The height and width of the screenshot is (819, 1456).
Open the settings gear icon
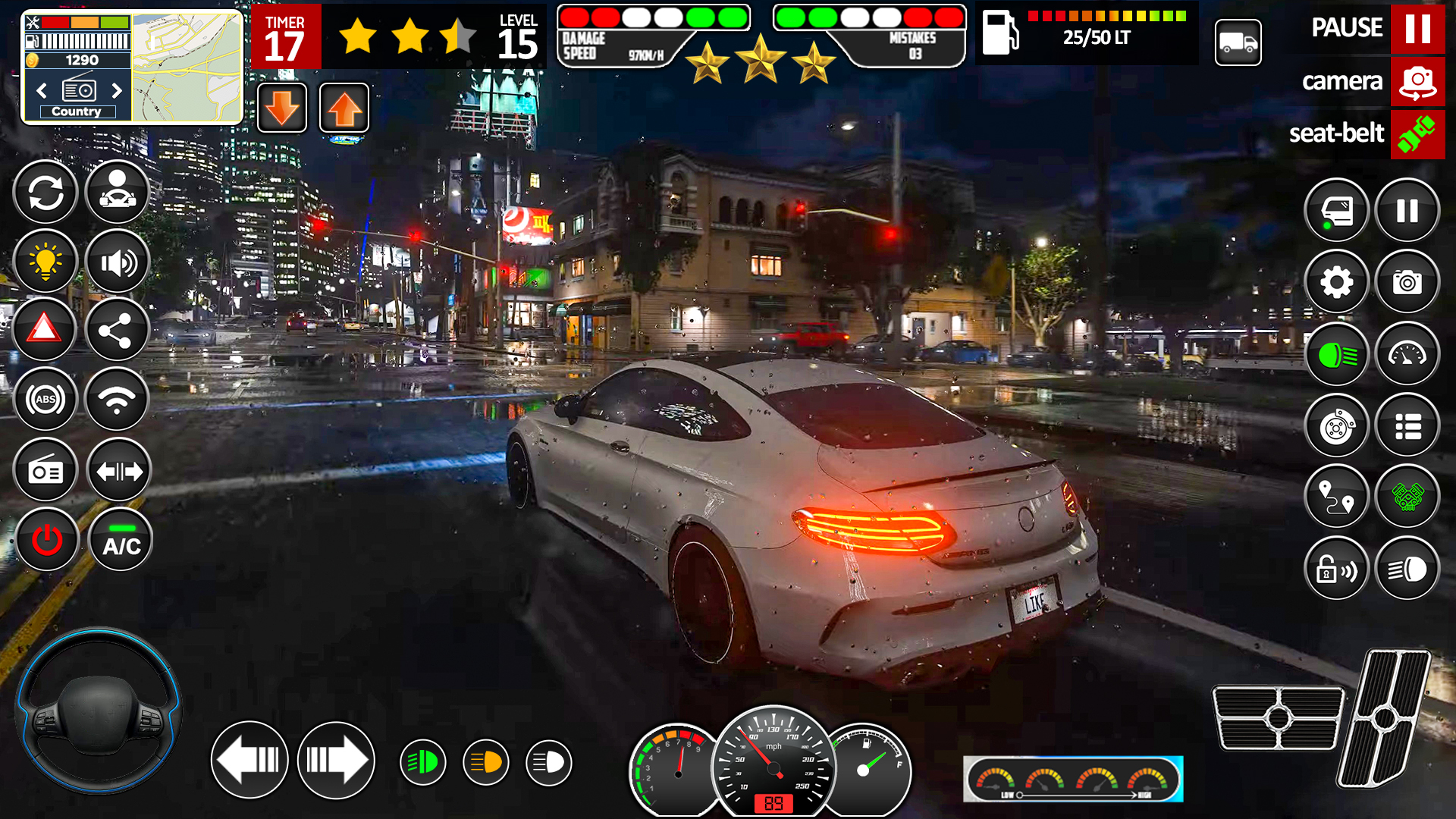tap(1337, 282)
